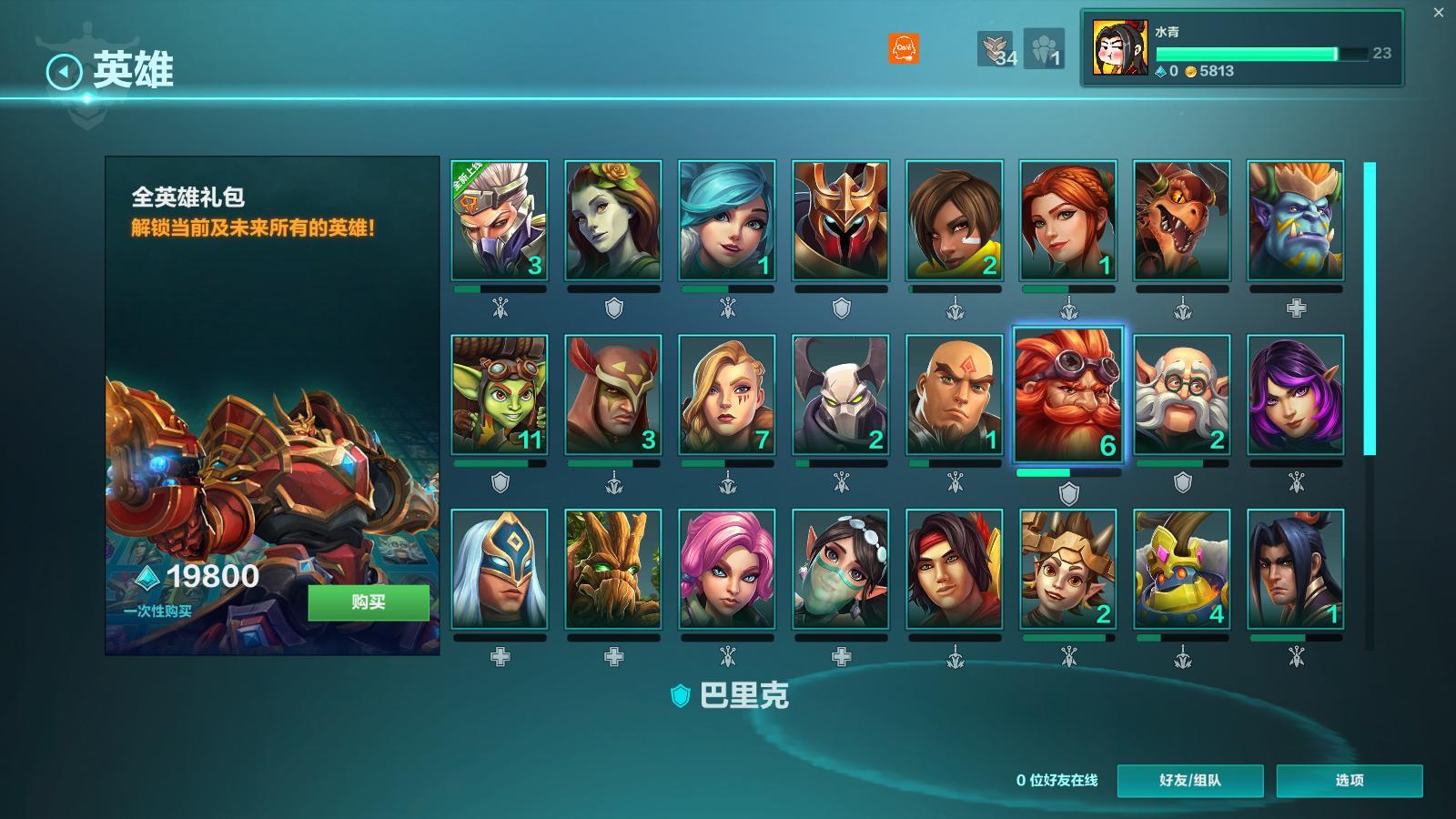Select the tree-creature champion portrait
This screenshot has height=819, width=1456.
613,569
